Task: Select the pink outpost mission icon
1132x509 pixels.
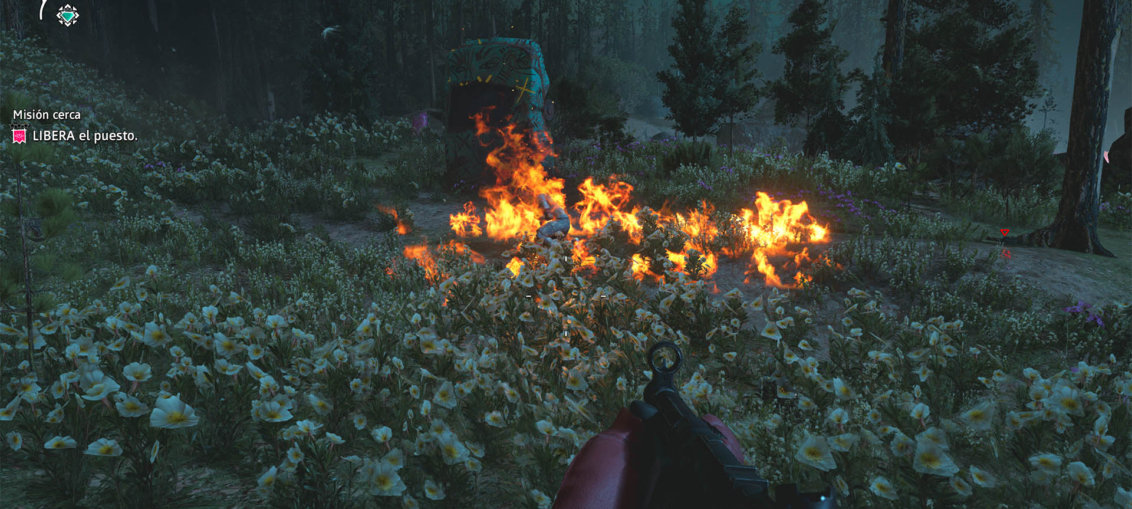Action: pyautogui.click(x=19, y=135)
